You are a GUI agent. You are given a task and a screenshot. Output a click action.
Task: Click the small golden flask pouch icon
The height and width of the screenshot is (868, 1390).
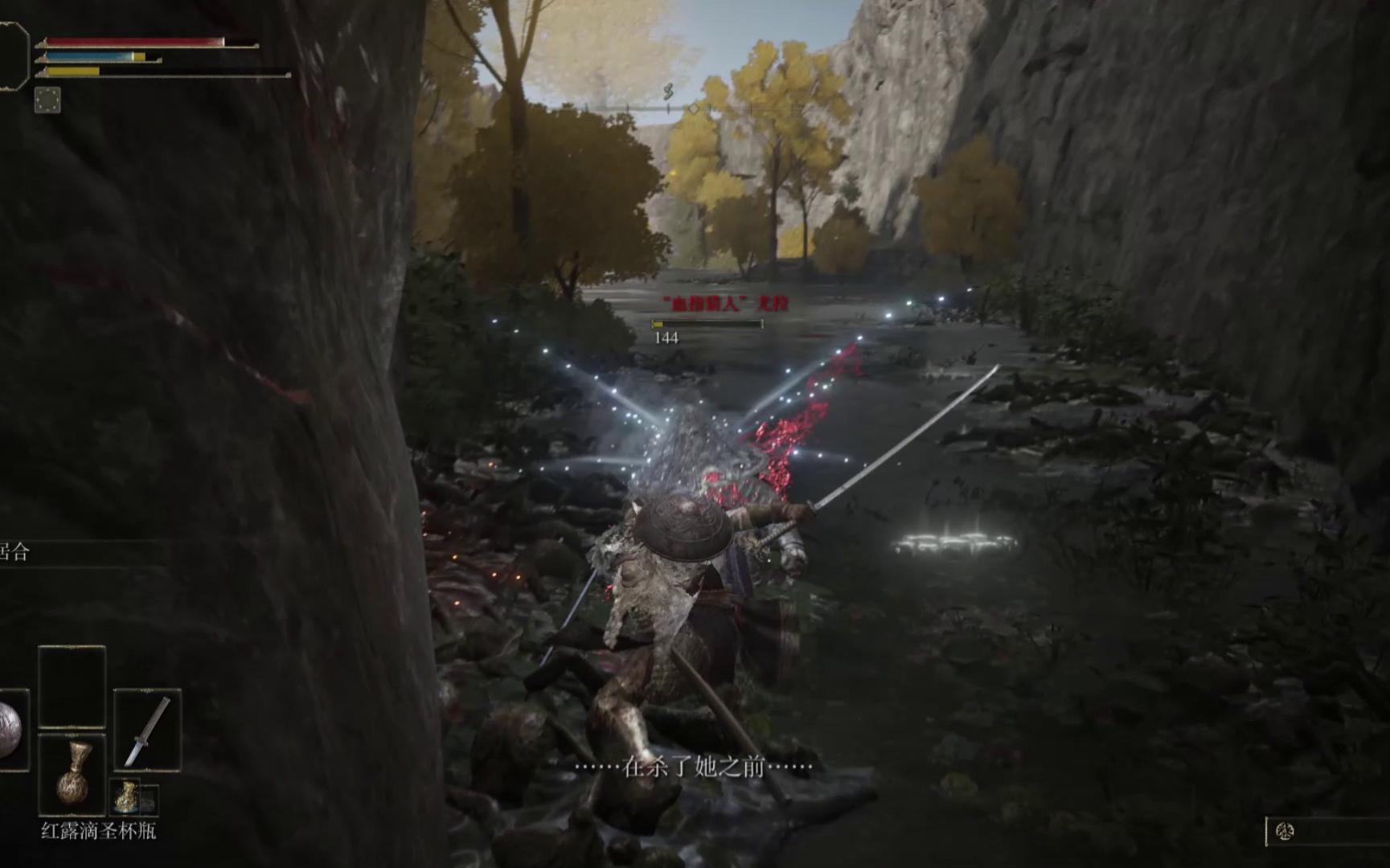[126, 796]
